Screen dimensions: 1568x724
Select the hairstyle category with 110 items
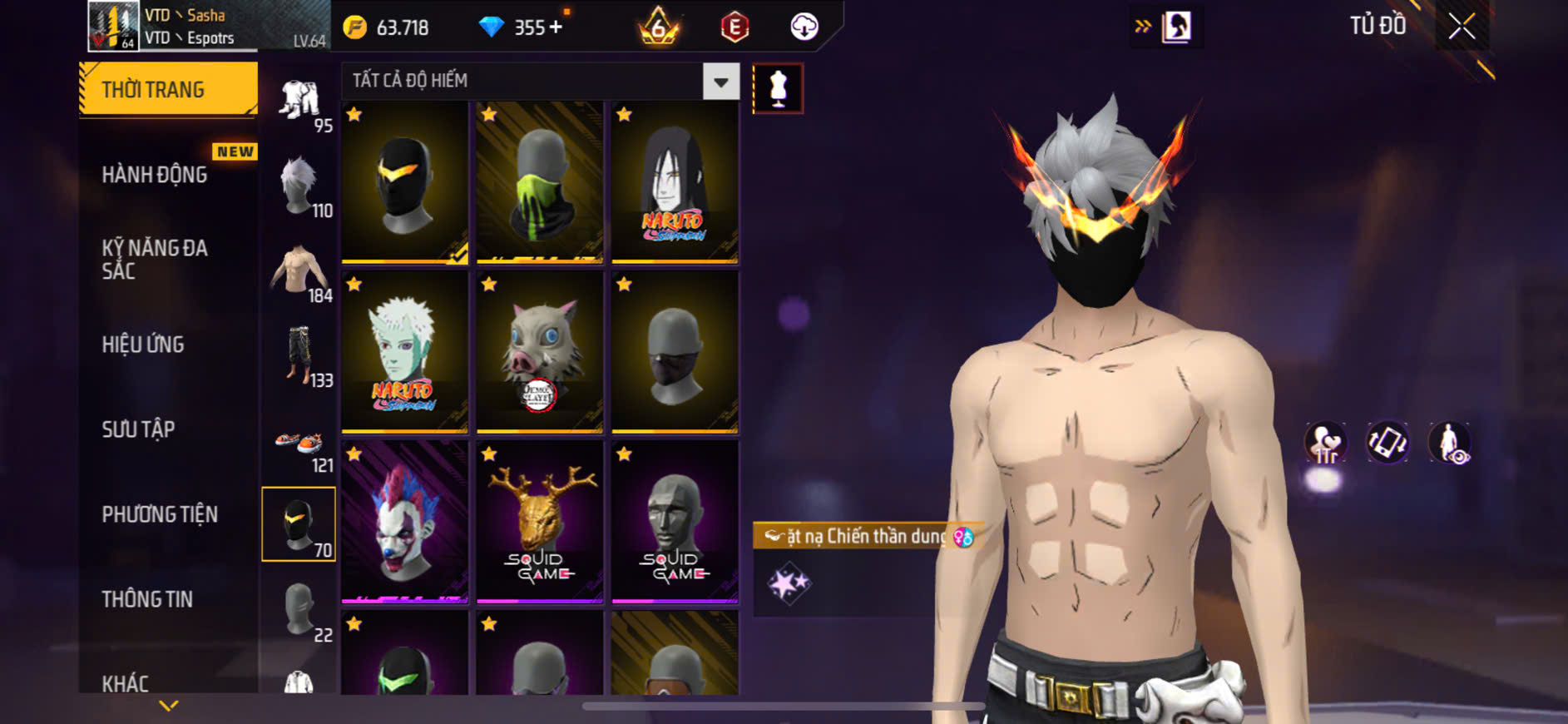pos(299,185)
